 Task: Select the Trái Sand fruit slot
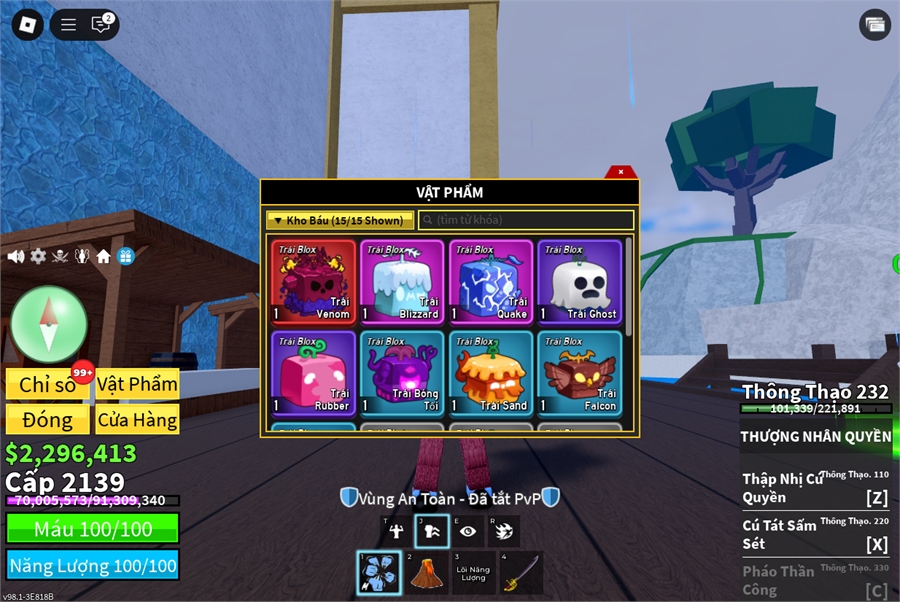[490, 373]
